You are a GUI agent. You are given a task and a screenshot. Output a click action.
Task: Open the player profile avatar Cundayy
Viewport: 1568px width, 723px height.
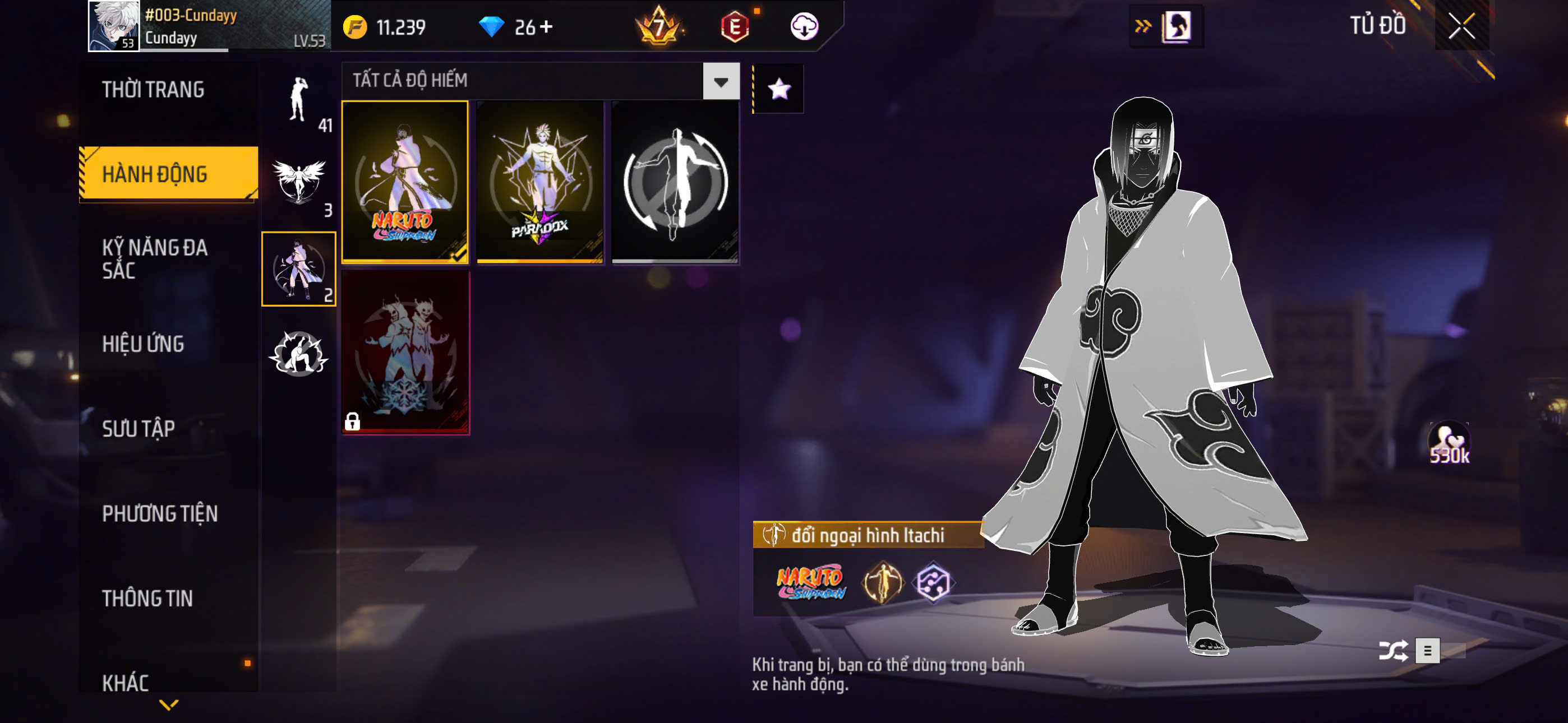click(114, 26)
